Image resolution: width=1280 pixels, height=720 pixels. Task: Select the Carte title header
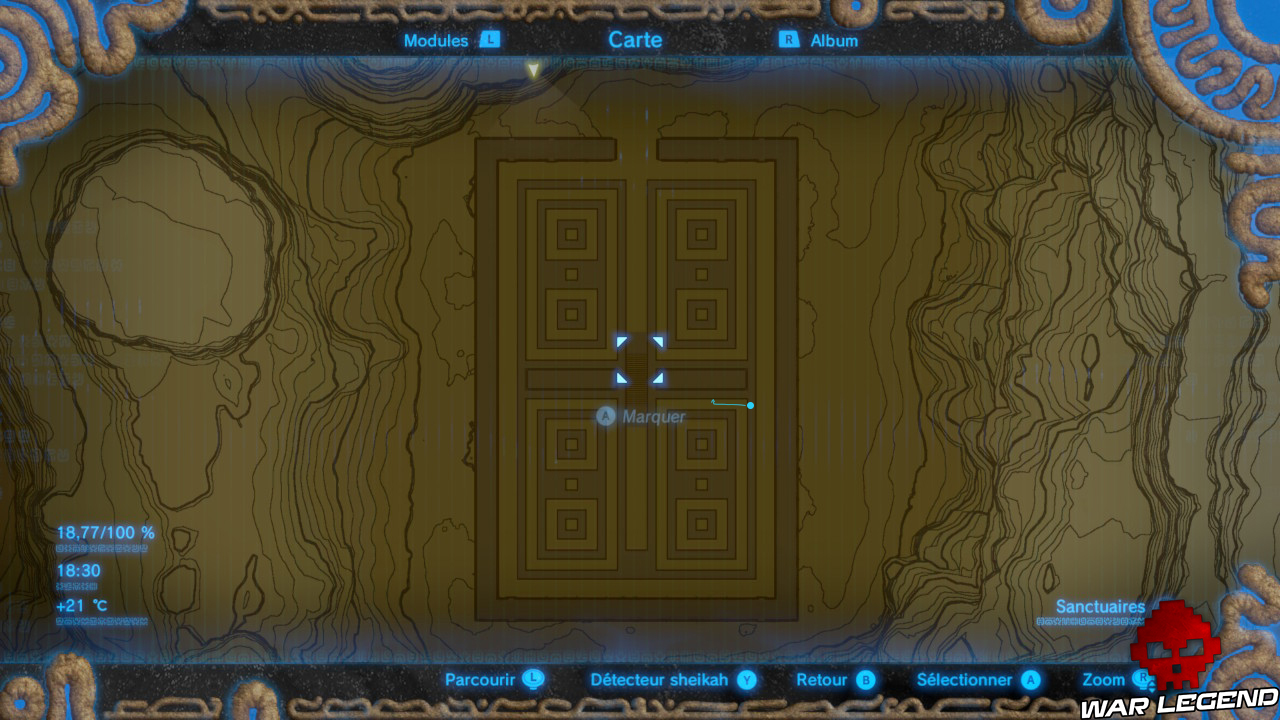pyautogui.click(x=634, y=40)
